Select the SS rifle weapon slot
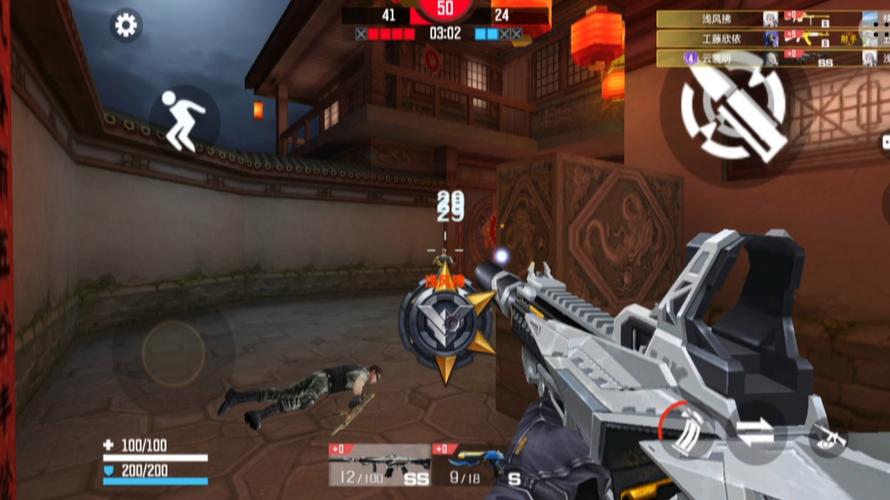 click(x=380, y=465)
